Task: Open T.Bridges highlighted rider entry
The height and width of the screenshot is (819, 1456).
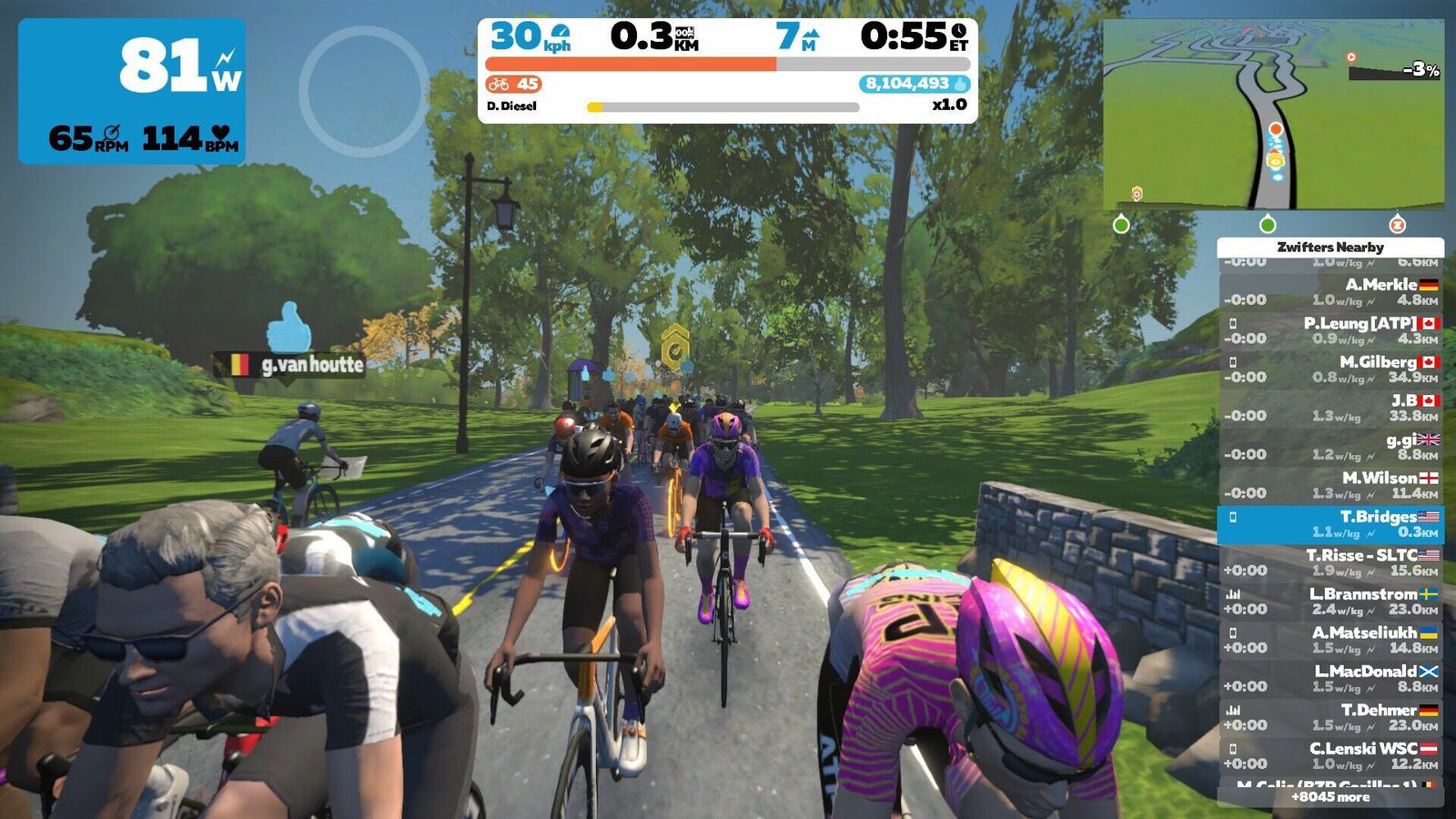Action: (1330, 524)
